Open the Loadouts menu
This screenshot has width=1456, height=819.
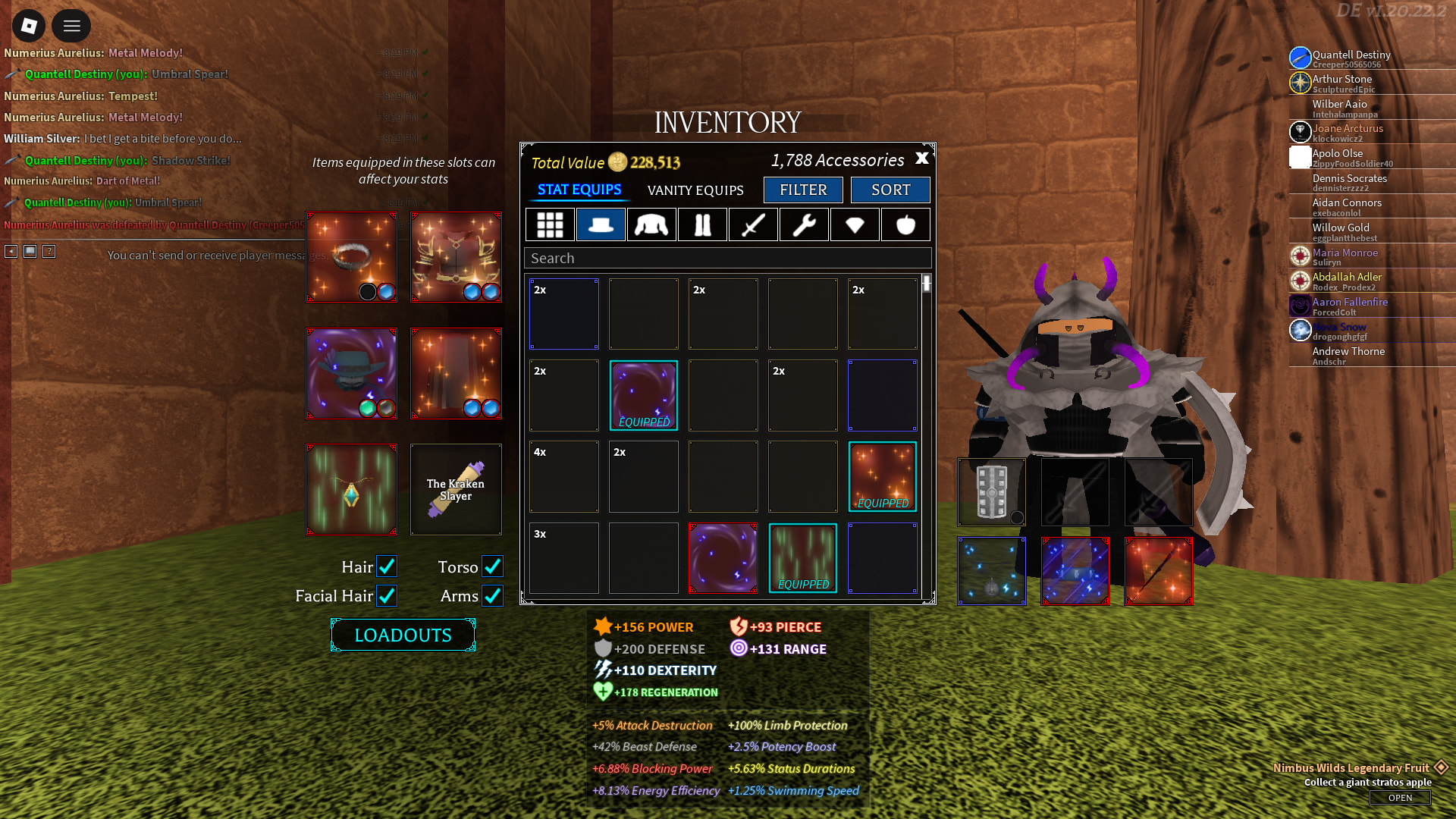403,635
